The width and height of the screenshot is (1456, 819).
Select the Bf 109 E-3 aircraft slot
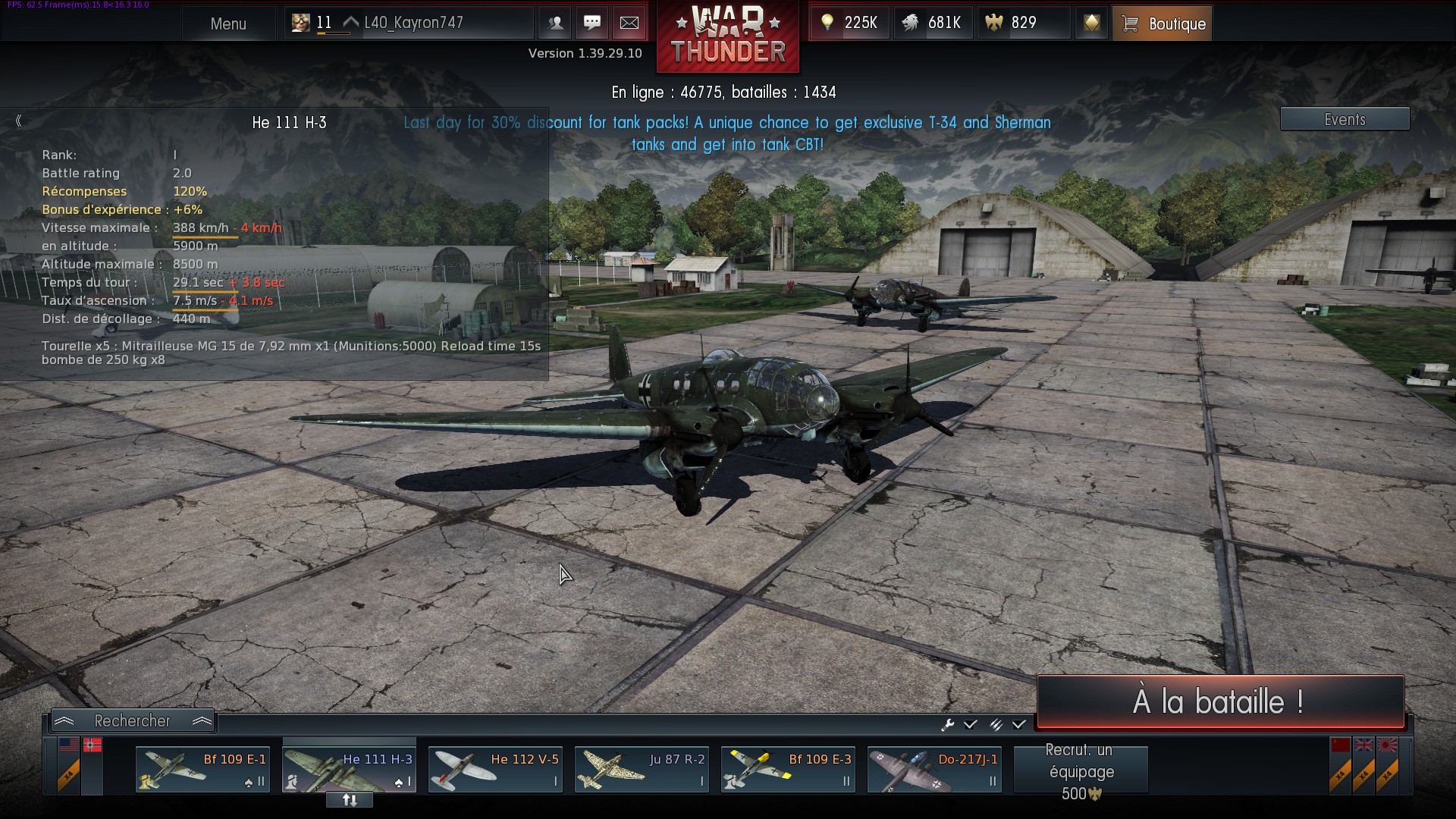pyautogui.click(x=788, y=769)
